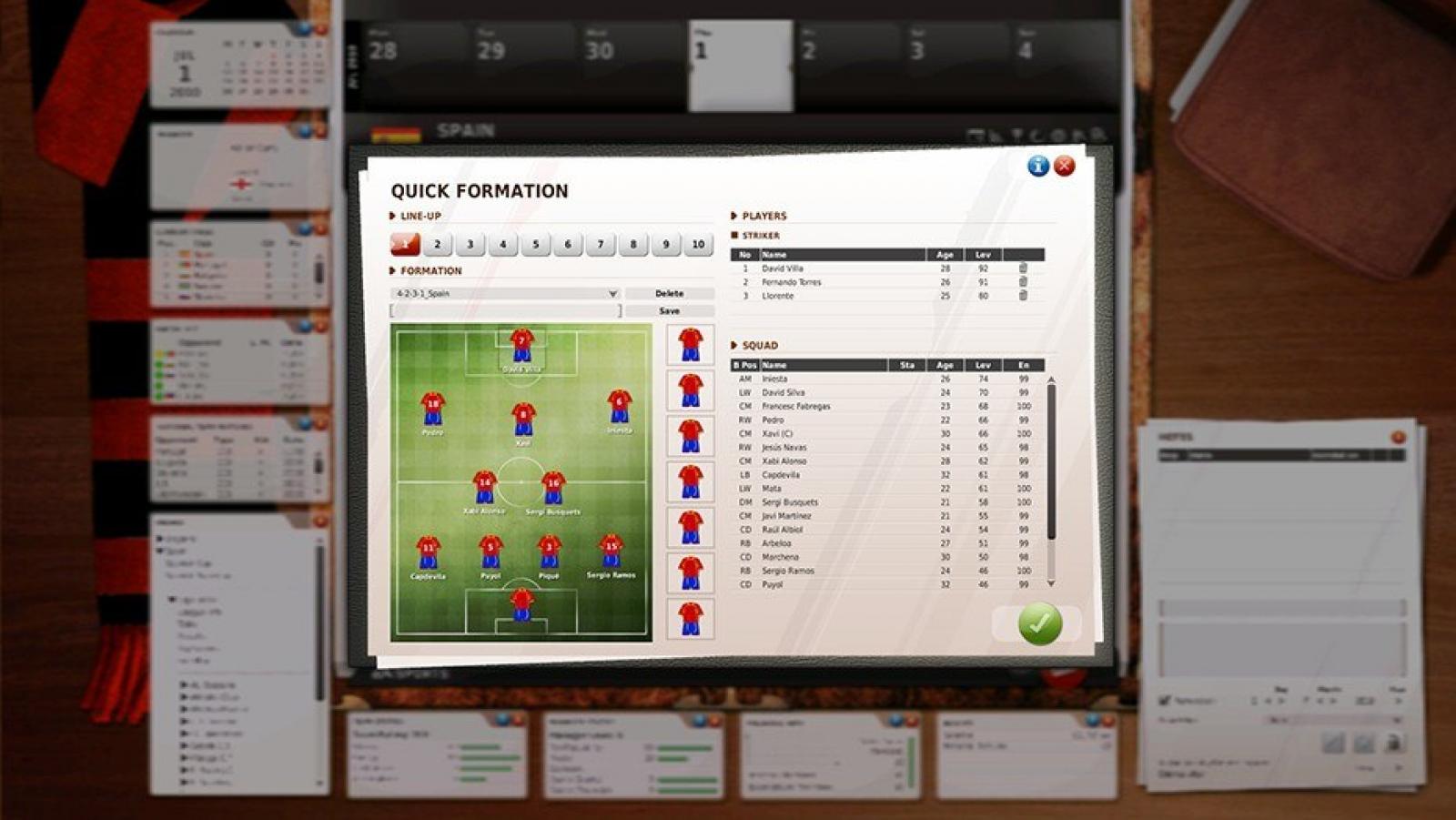The height and width of the screenshot is (820, 1456).
Task: Open the 4-2-3-1_Spain formation dropdown
Action: point(612,294)
